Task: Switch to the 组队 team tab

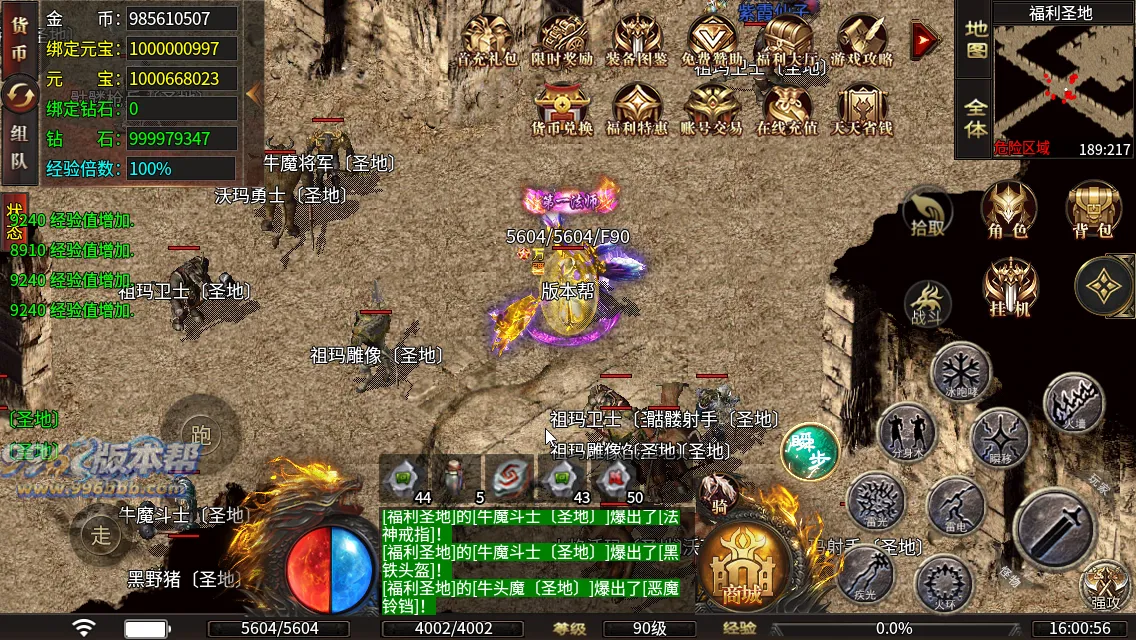Action: [19, 146]
